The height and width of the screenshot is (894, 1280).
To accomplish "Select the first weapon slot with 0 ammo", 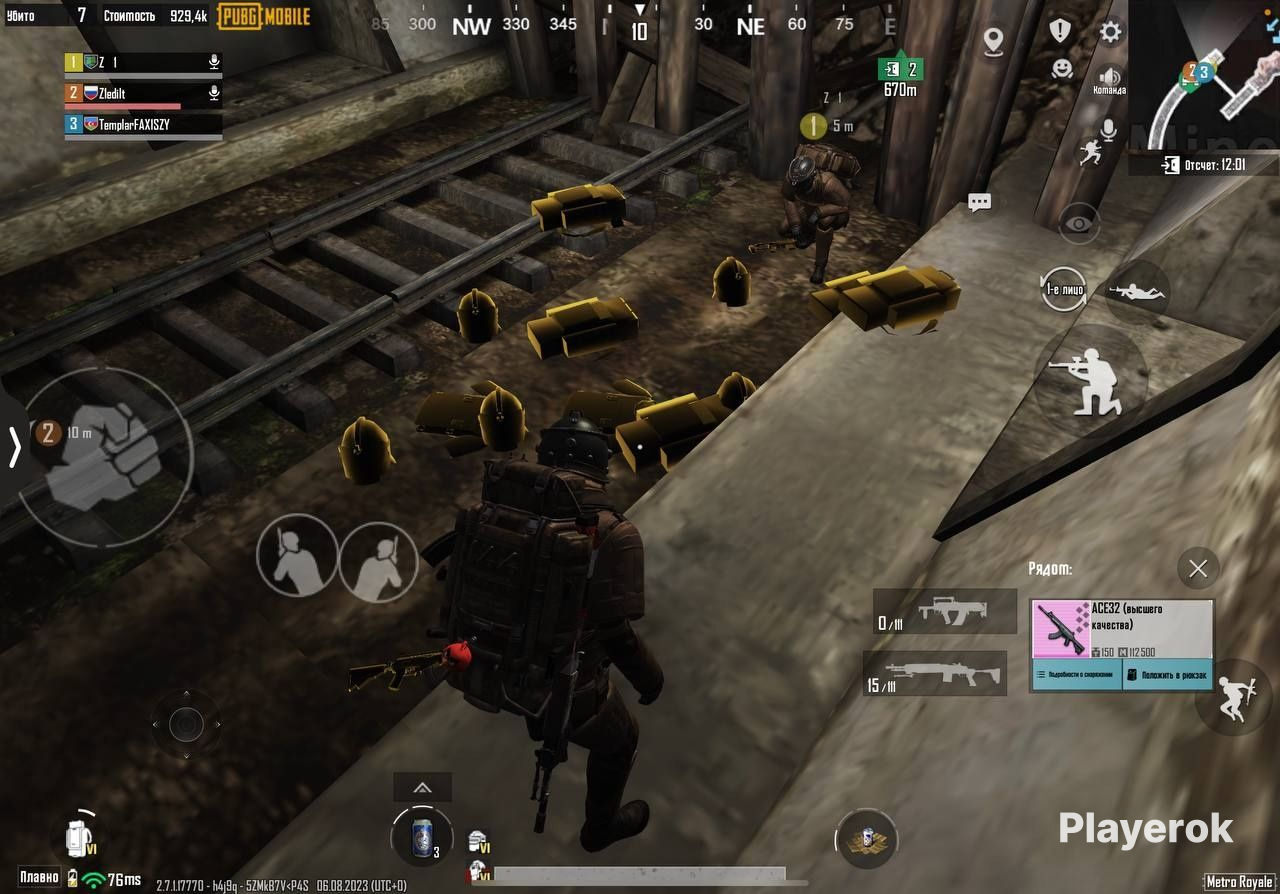I will pyautogui.click(x=945, y=611).
